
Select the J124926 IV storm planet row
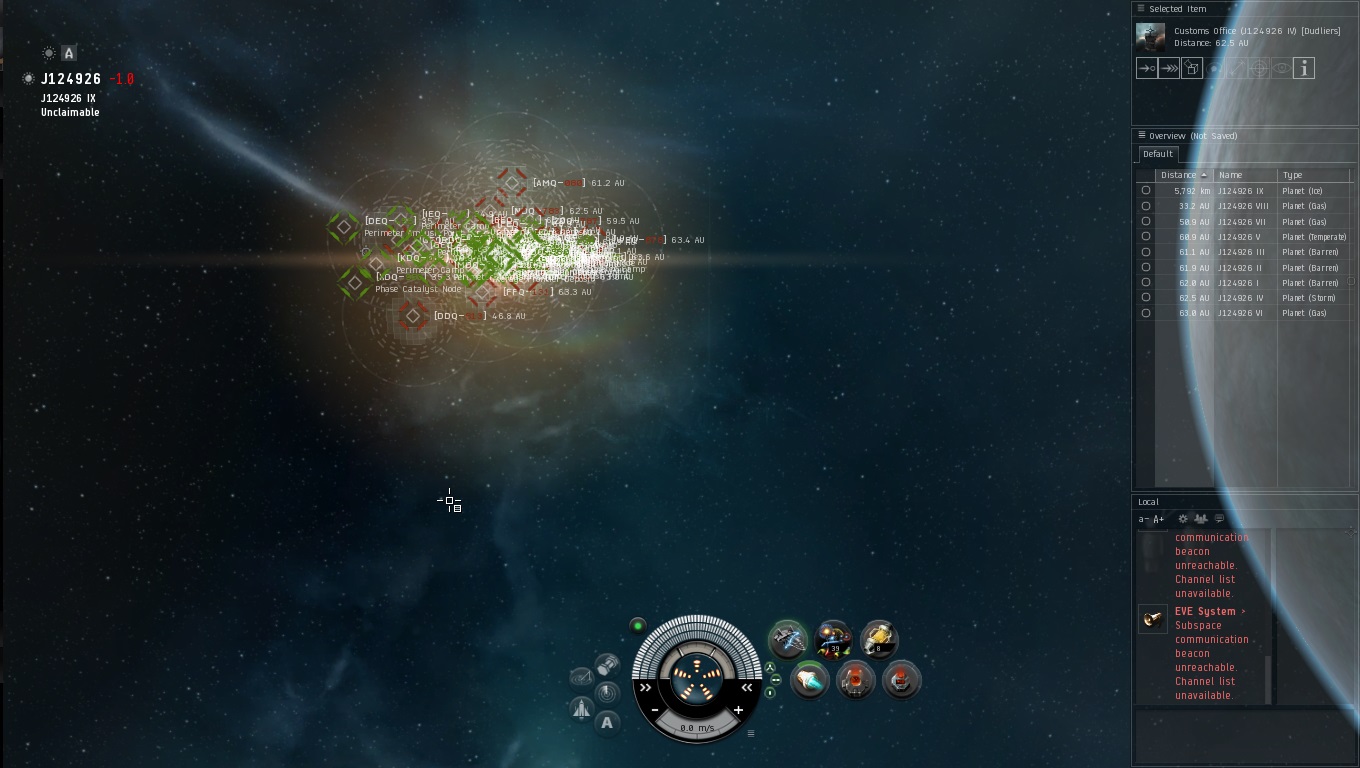pyautogui.click(x=1240, y=298)
